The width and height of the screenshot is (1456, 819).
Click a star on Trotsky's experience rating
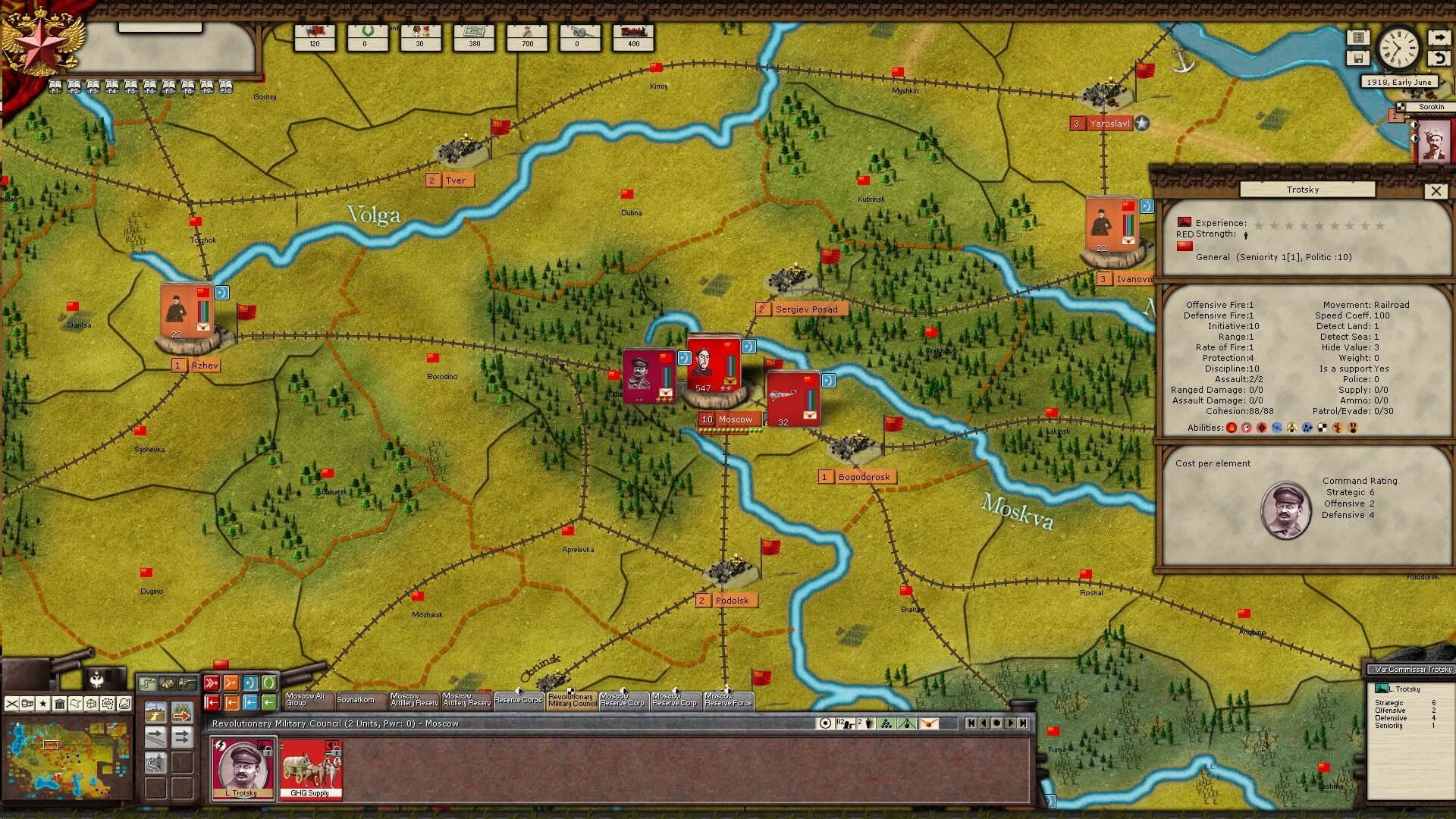point(1258,225)
